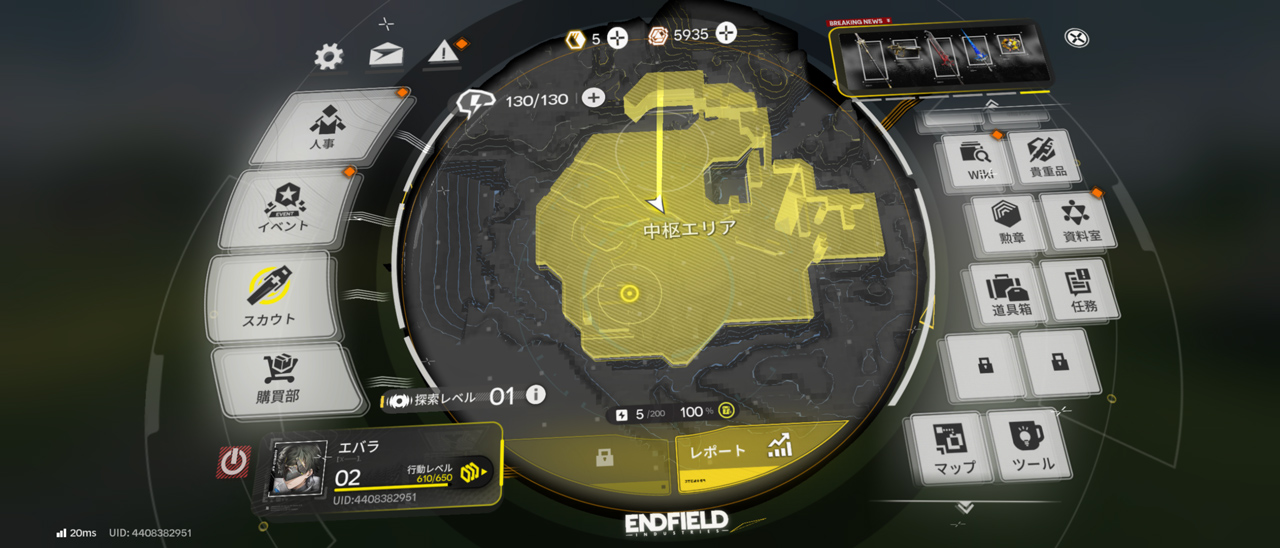Screen dimensions: 1280x548
Task: Open the warning triangle notices icon
Action: (444, 52)
